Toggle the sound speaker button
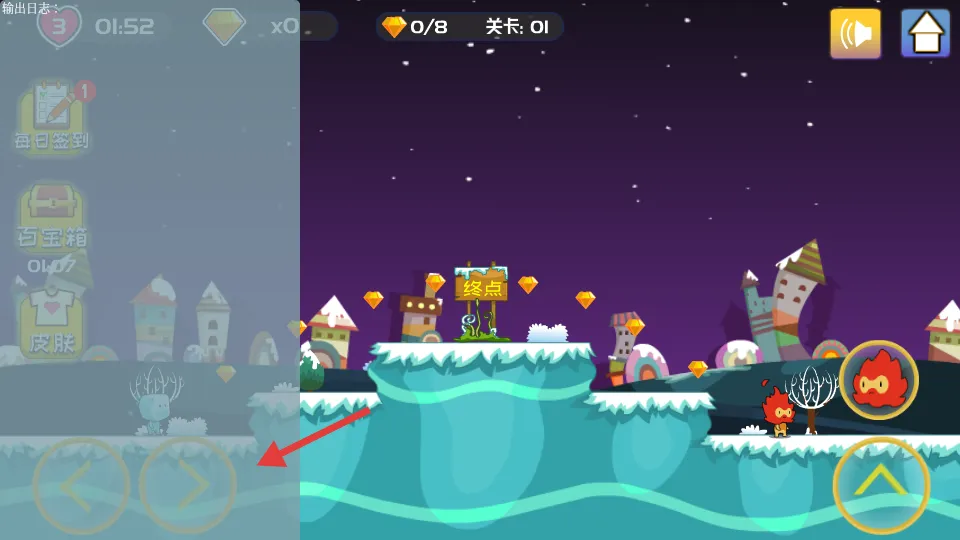 pos(855,34)
